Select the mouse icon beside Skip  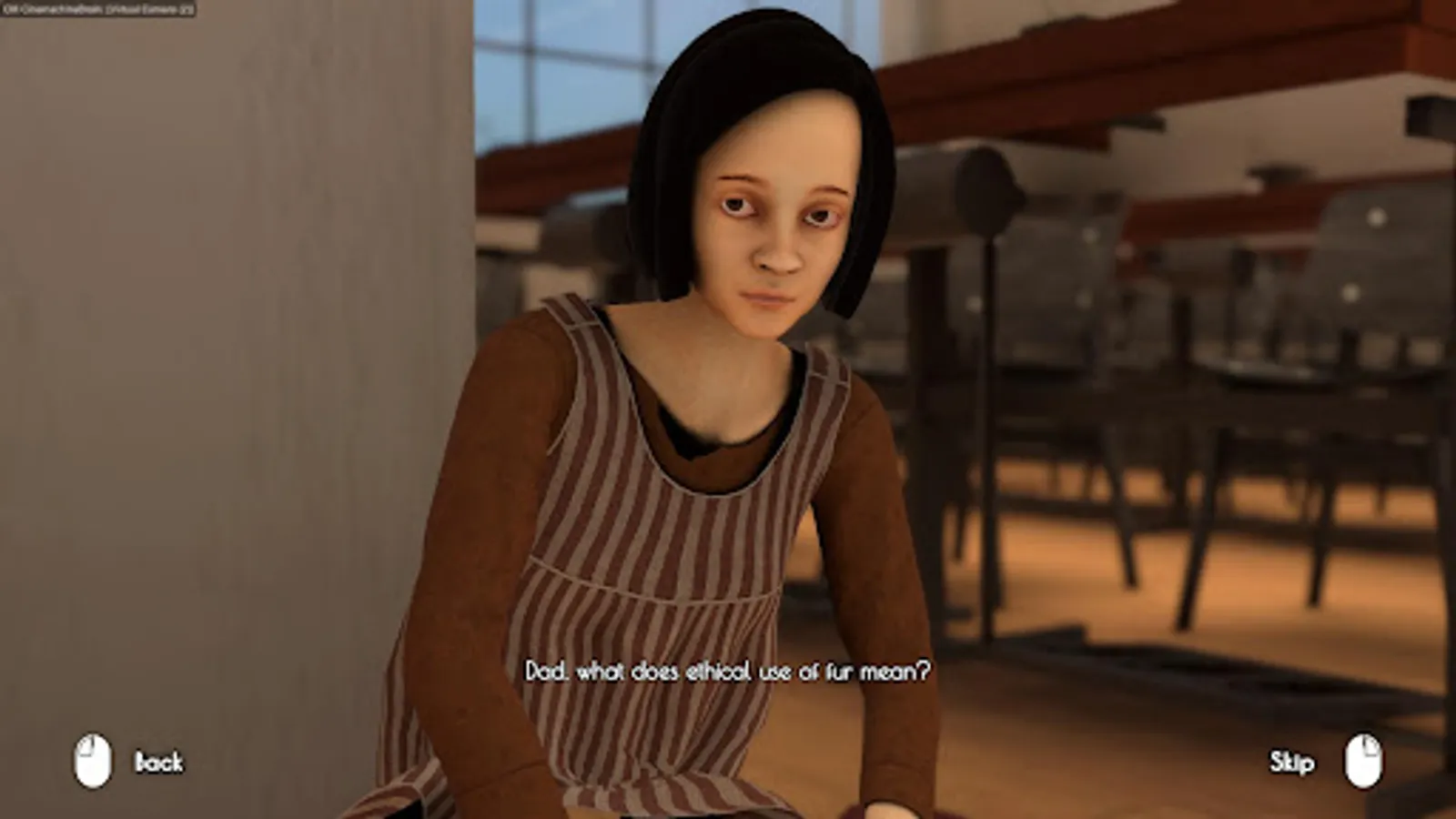tap(1361, 761)
